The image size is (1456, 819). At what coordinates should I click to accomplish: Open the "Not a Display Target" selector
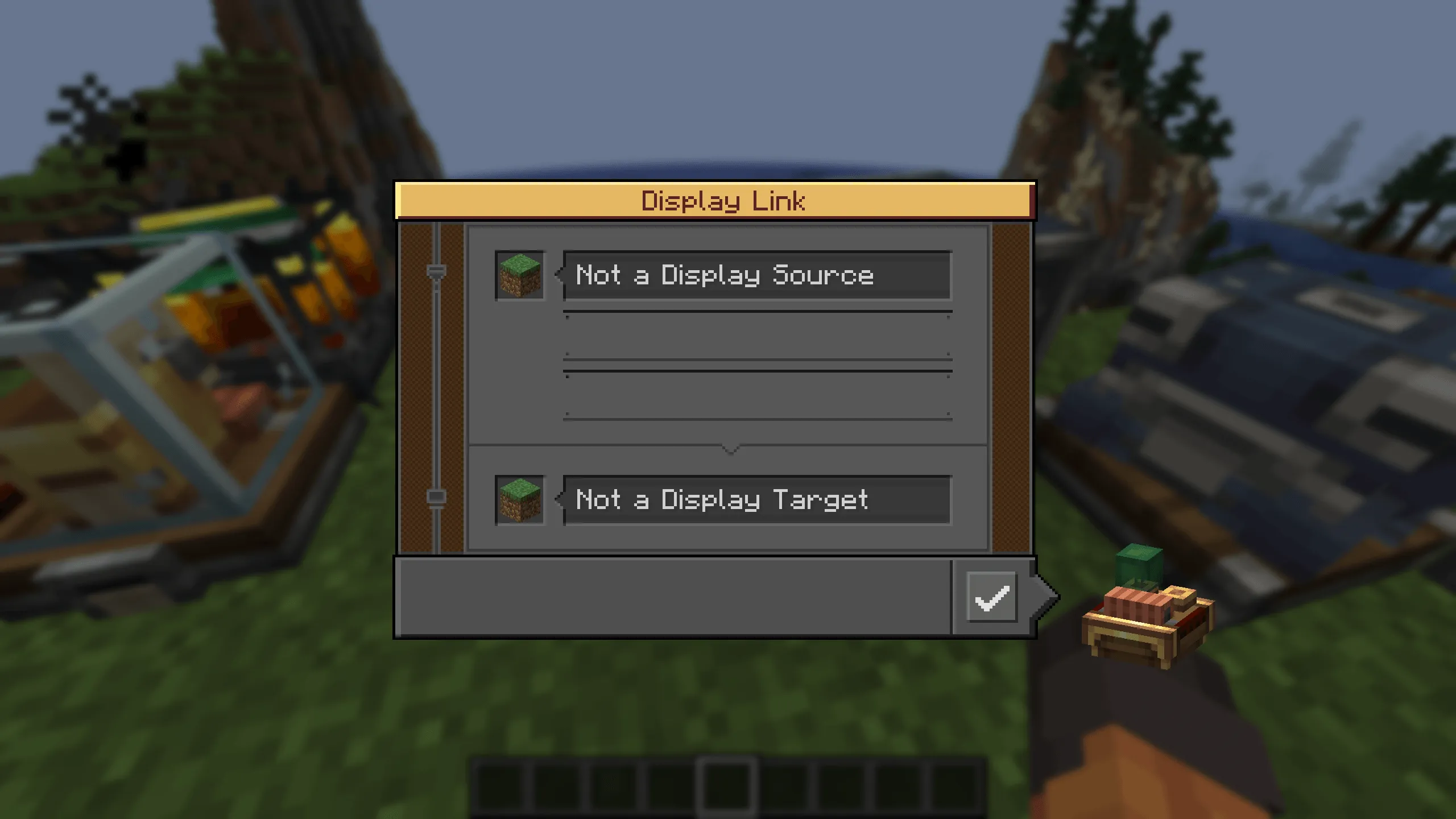pyautogui.click(x=756, y=500)
